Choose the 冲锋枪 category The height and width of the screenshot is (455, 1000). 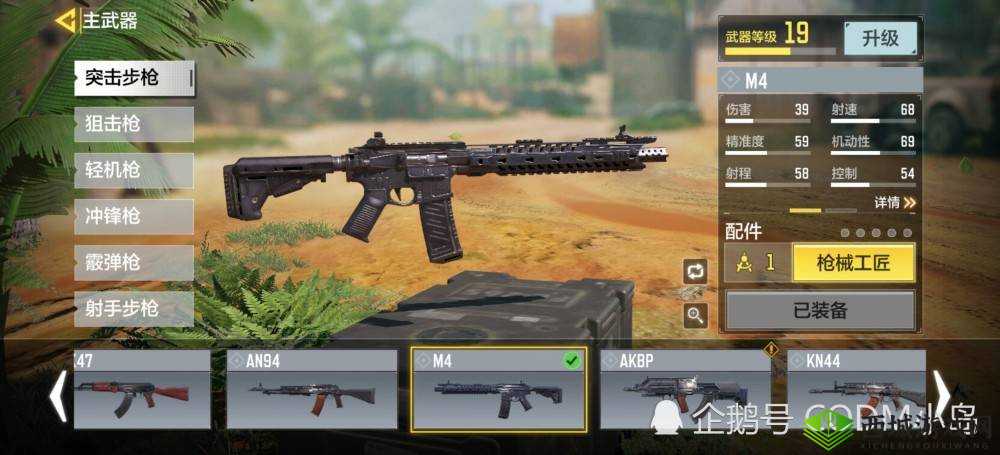134,216
